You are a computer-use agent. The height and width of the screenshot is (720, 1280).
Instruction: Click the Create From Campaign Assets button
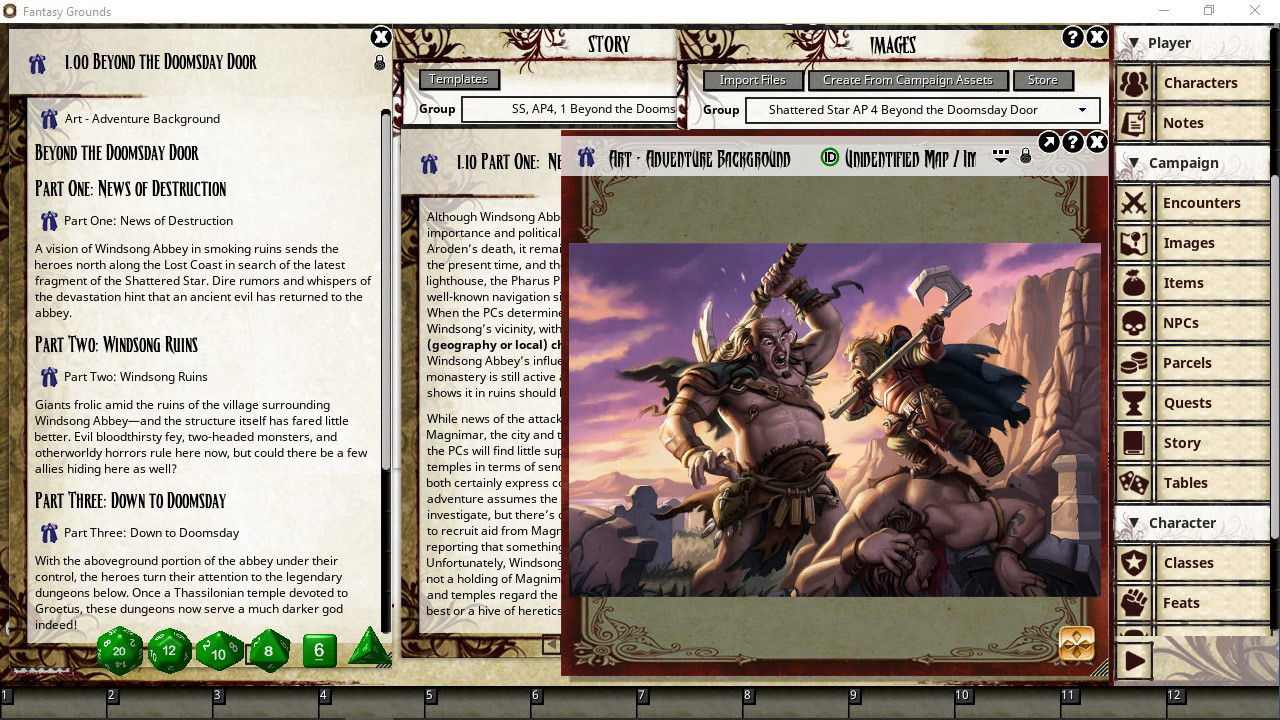[908, 79]
